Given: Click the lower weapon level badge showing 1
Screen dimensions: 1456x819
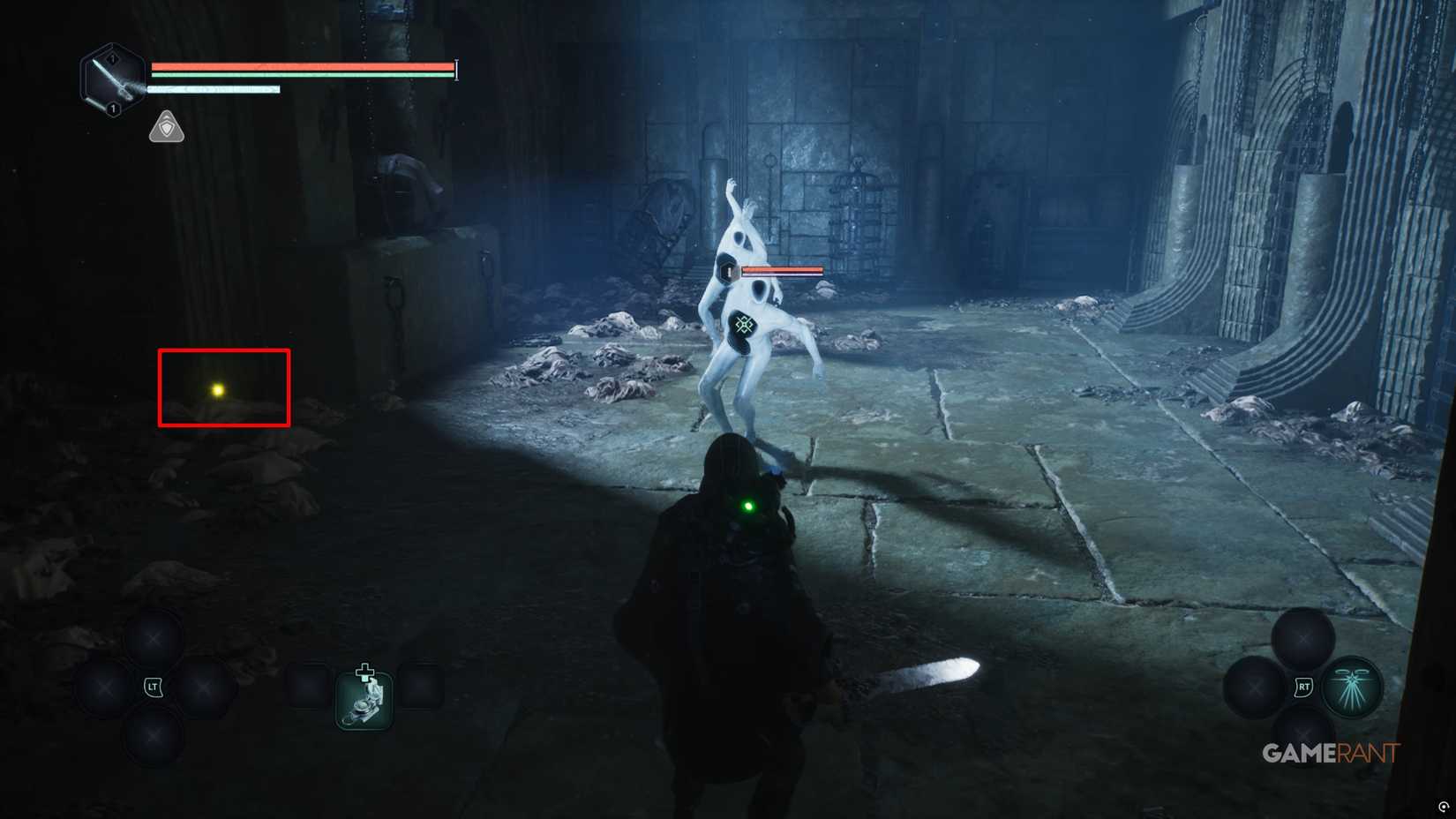Looking at the screenshot, I should (112, 108).
